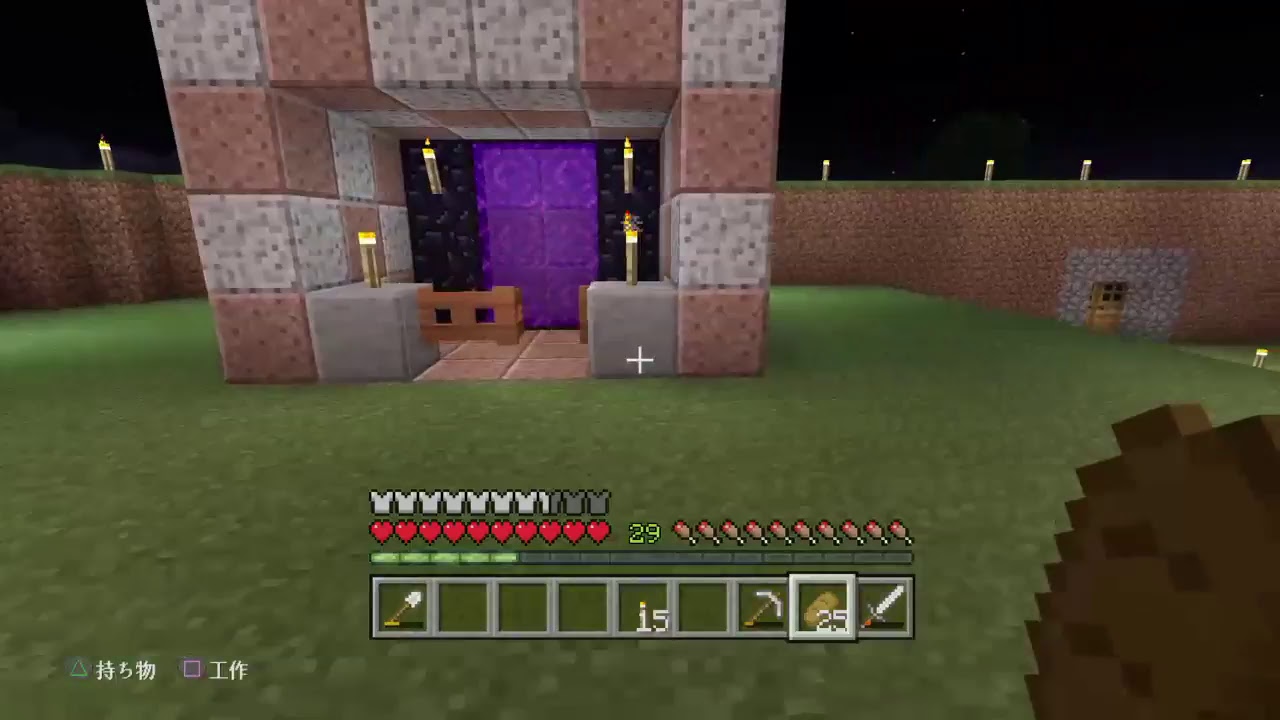1280x720 pixels.
Task: Click the crosshair at screen center
Action: [x=640, y=360]
